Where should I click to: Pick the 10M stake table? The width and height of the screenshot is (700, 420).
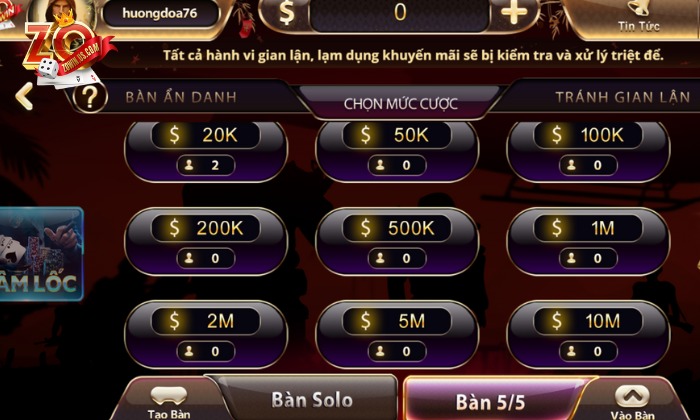pos(588,334)
